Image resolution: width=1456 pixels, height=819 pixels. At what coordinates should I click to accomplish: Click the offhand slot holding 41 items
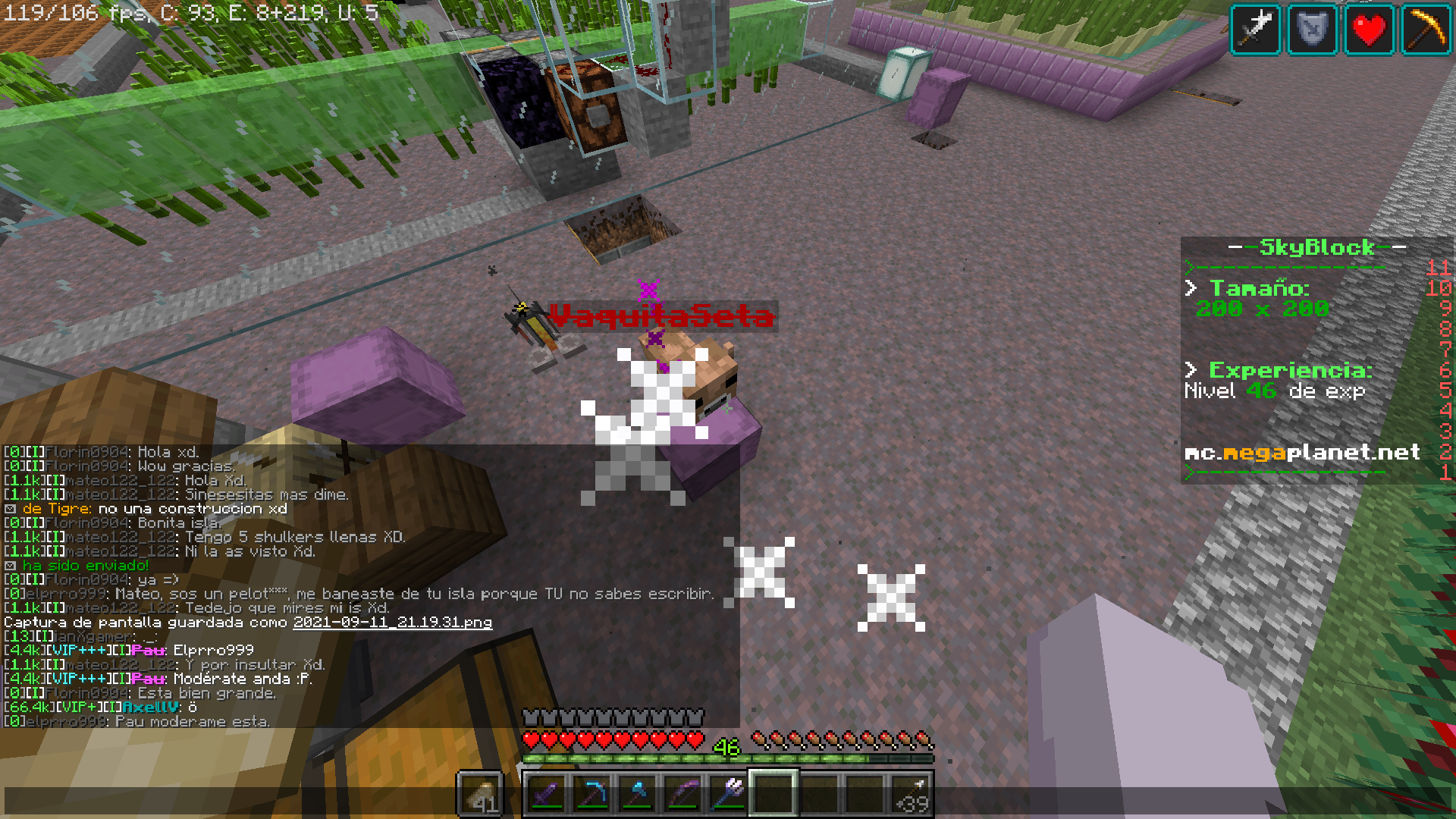[481, 794]
